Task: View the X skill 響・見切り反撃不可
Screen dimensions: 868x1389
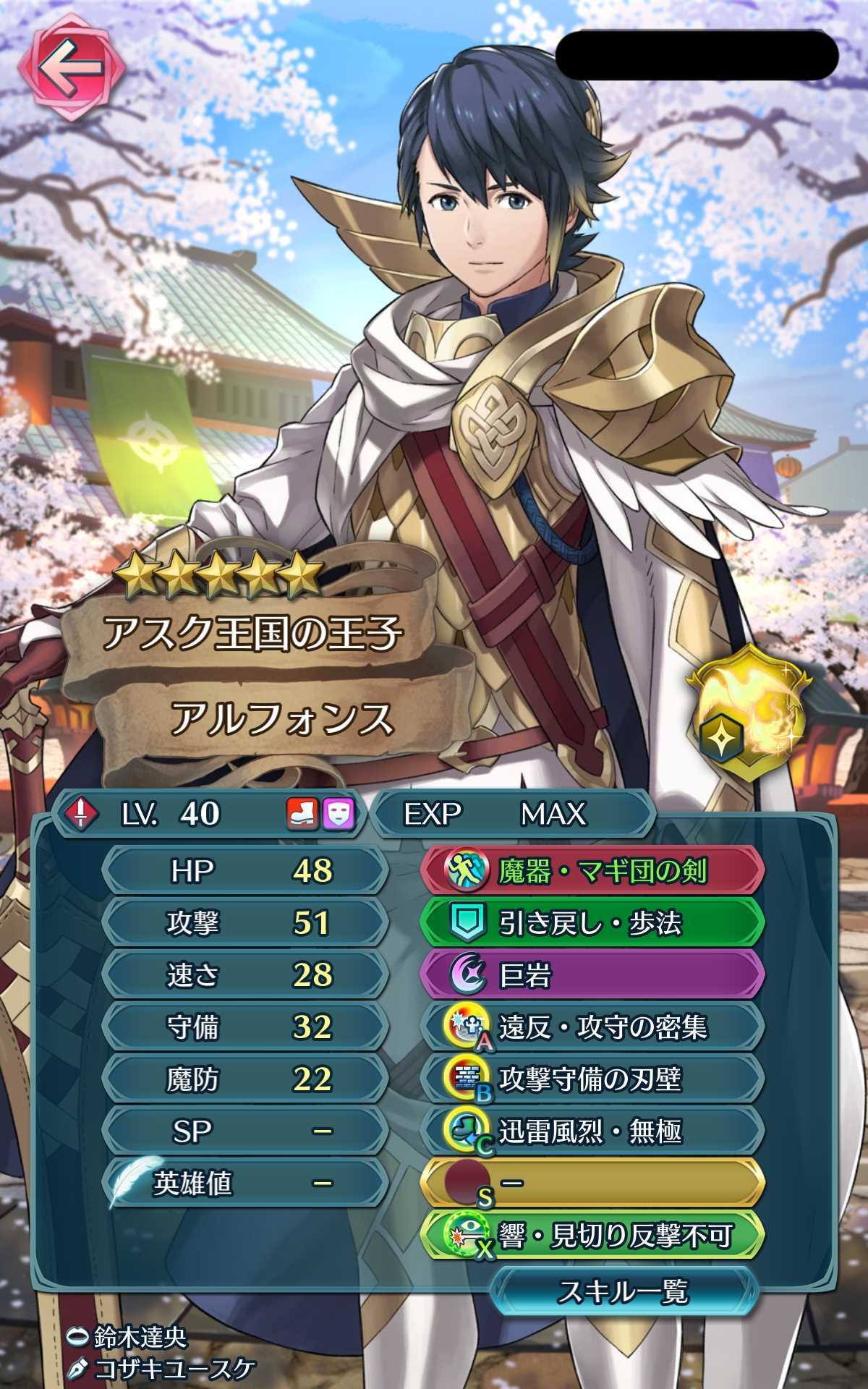Action: click(x=592, y=1236)
